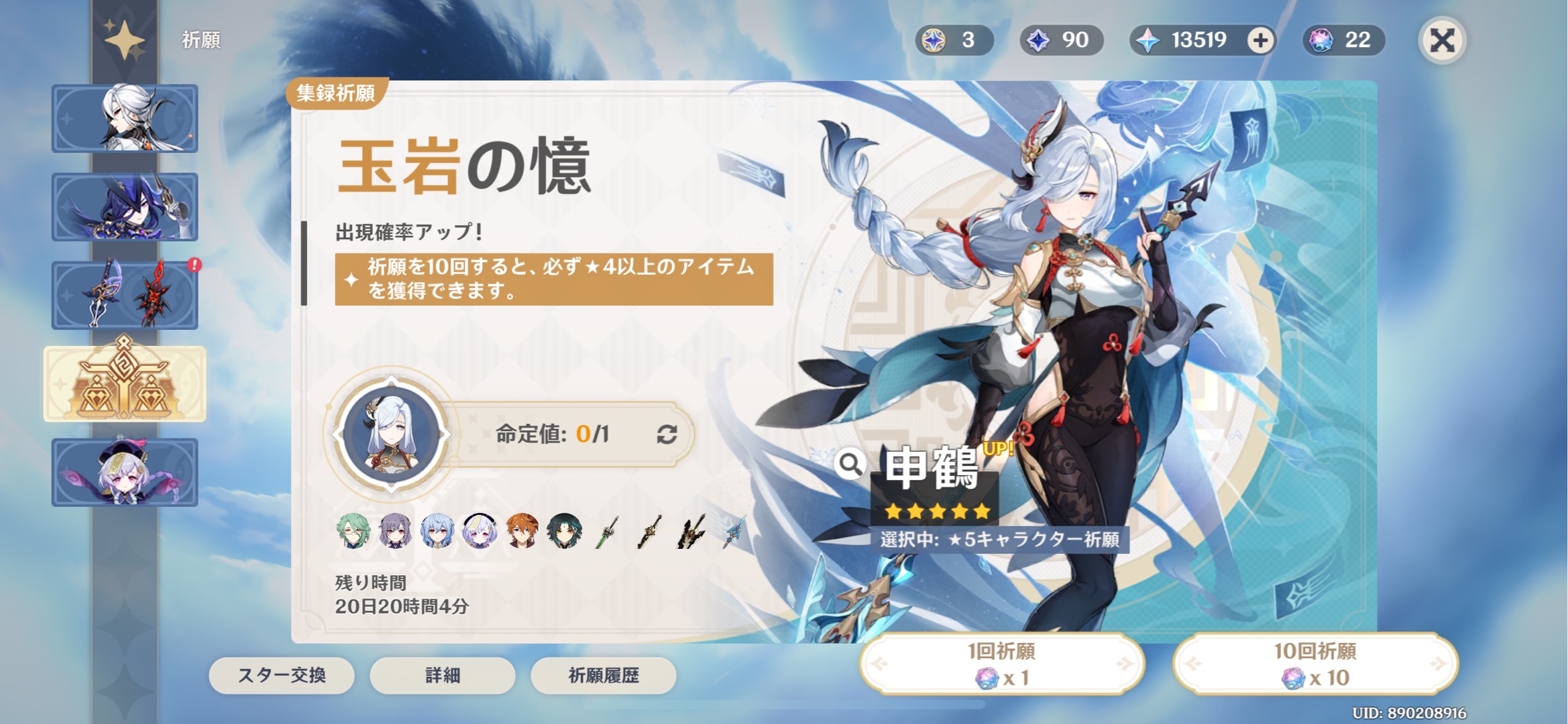Make a single wish with 1回祈願

pyautogui.click(x=1001, y=664)
